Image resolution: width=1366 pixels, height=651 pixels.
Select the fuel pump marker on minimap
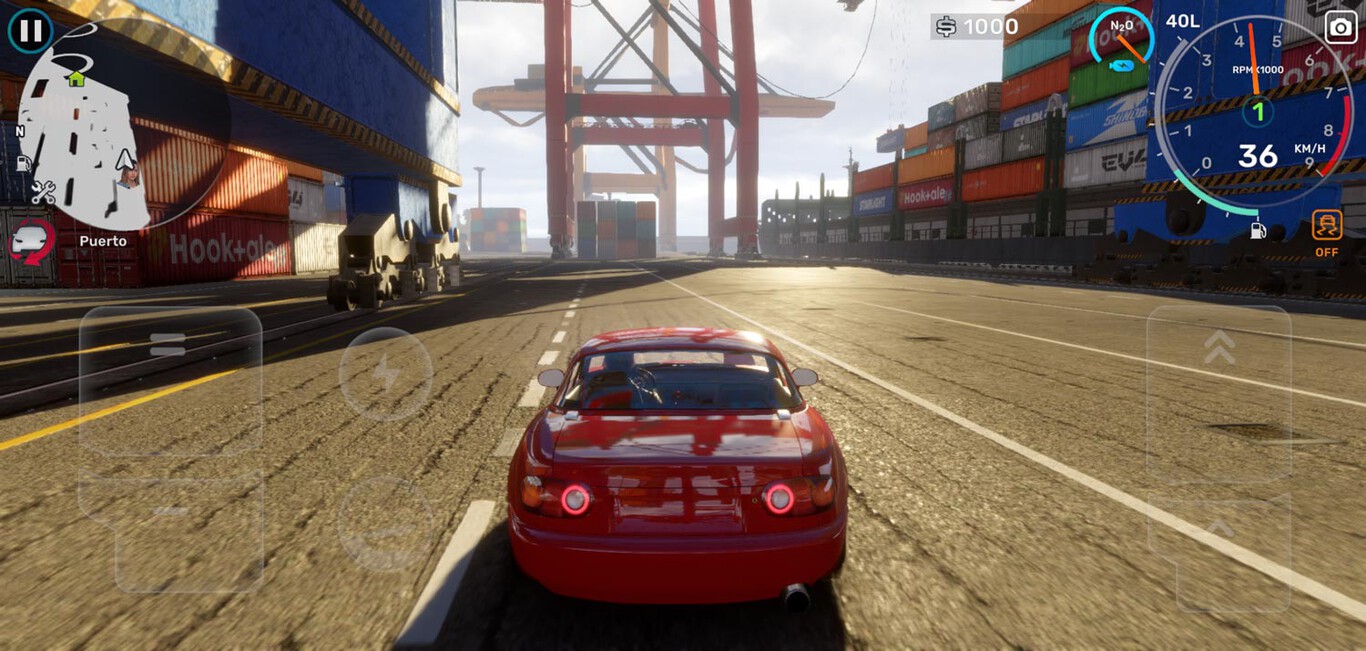[24, 163]
